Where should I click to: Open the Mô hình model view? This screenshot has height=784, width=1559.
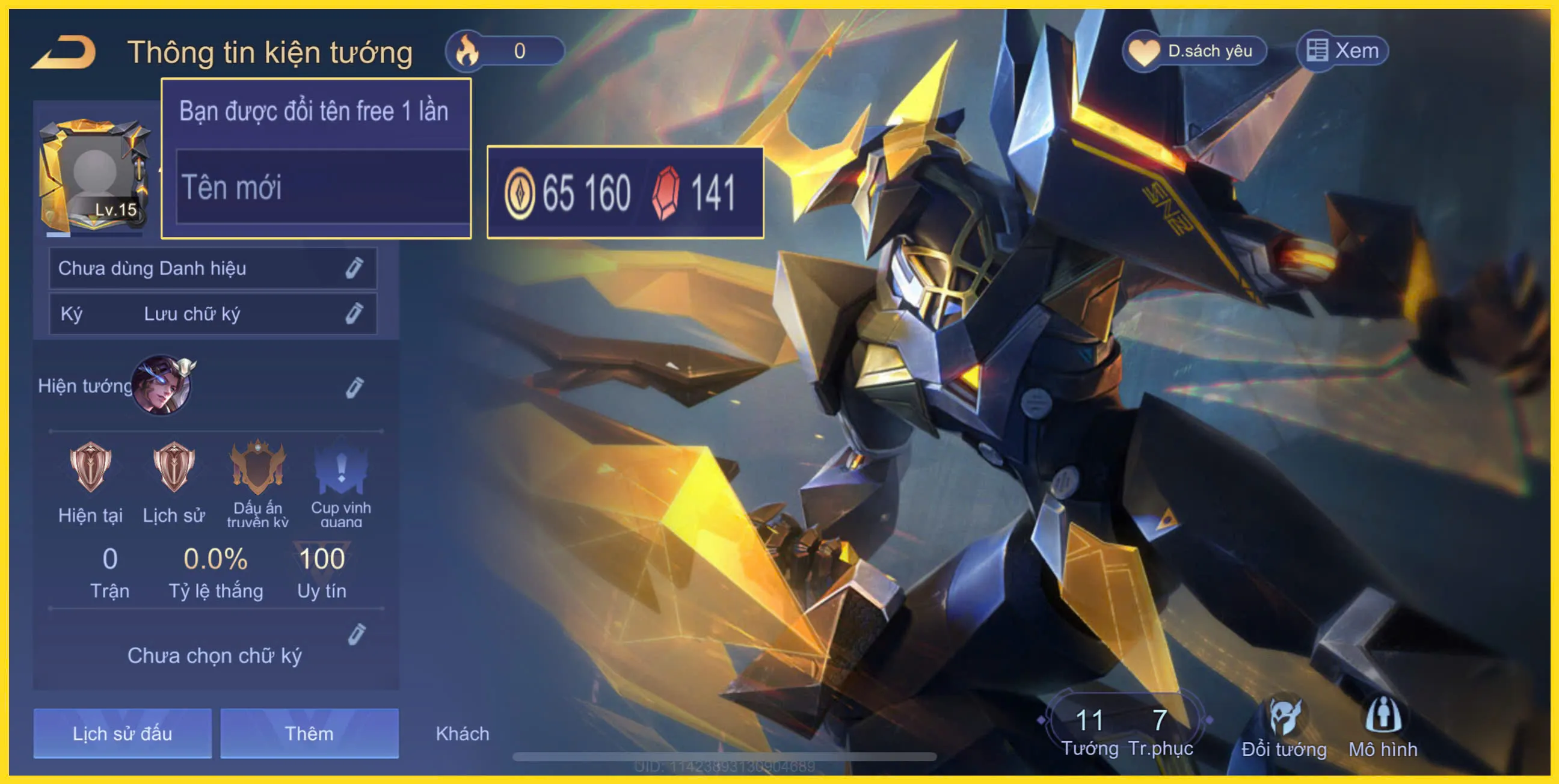[1383, 728]
